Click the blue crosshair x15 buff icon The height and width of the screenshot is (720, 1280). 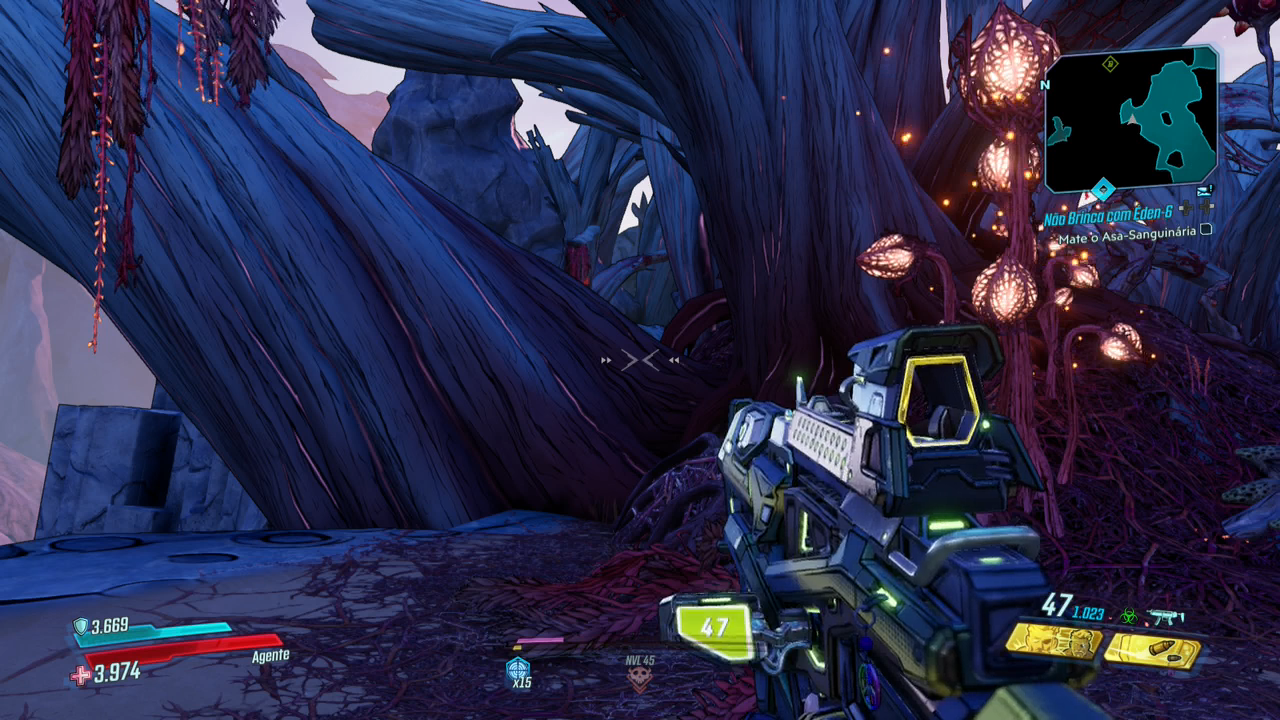518,669
